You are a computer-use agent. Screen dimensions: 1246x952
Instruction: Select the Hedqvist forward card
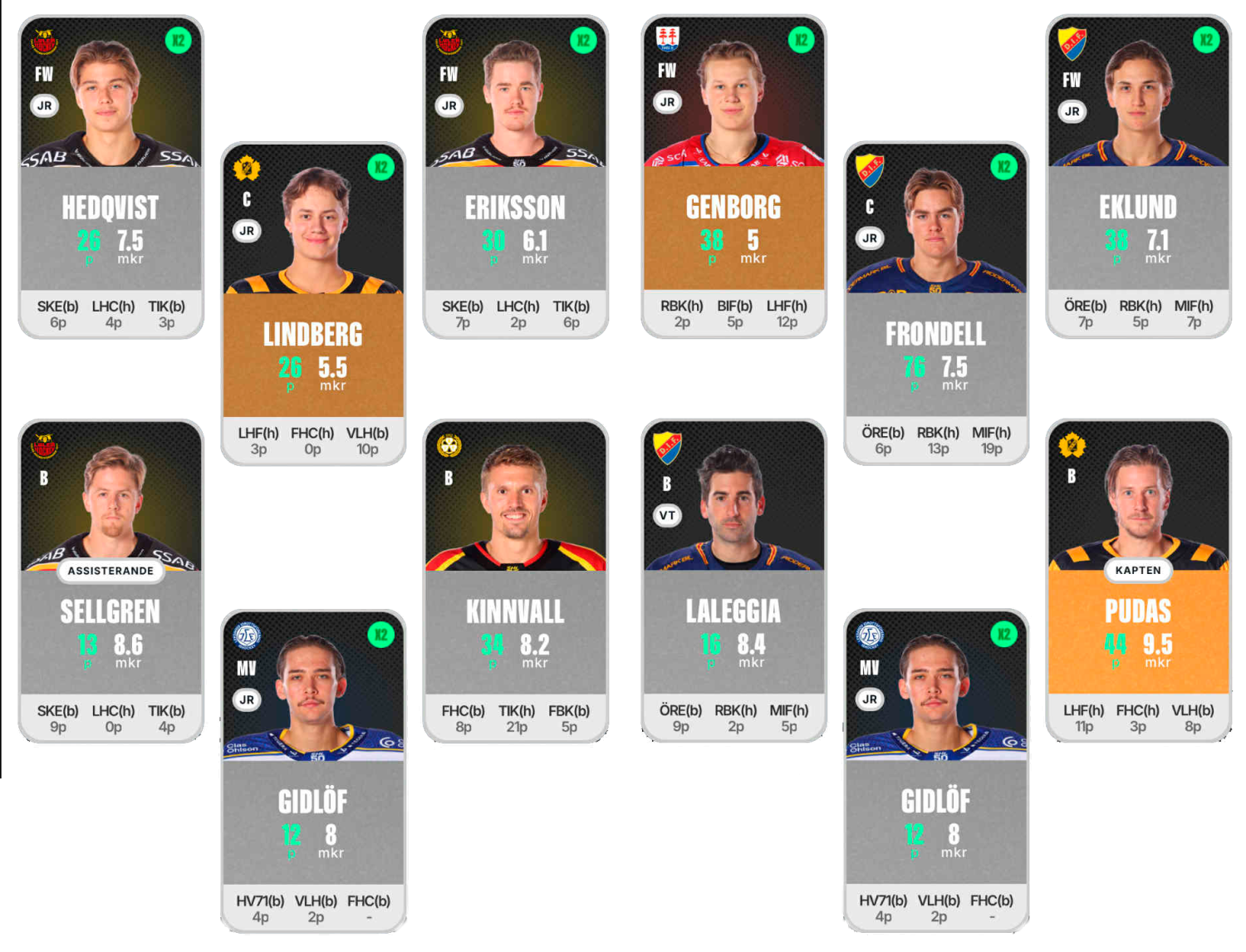tap(110, 176)
